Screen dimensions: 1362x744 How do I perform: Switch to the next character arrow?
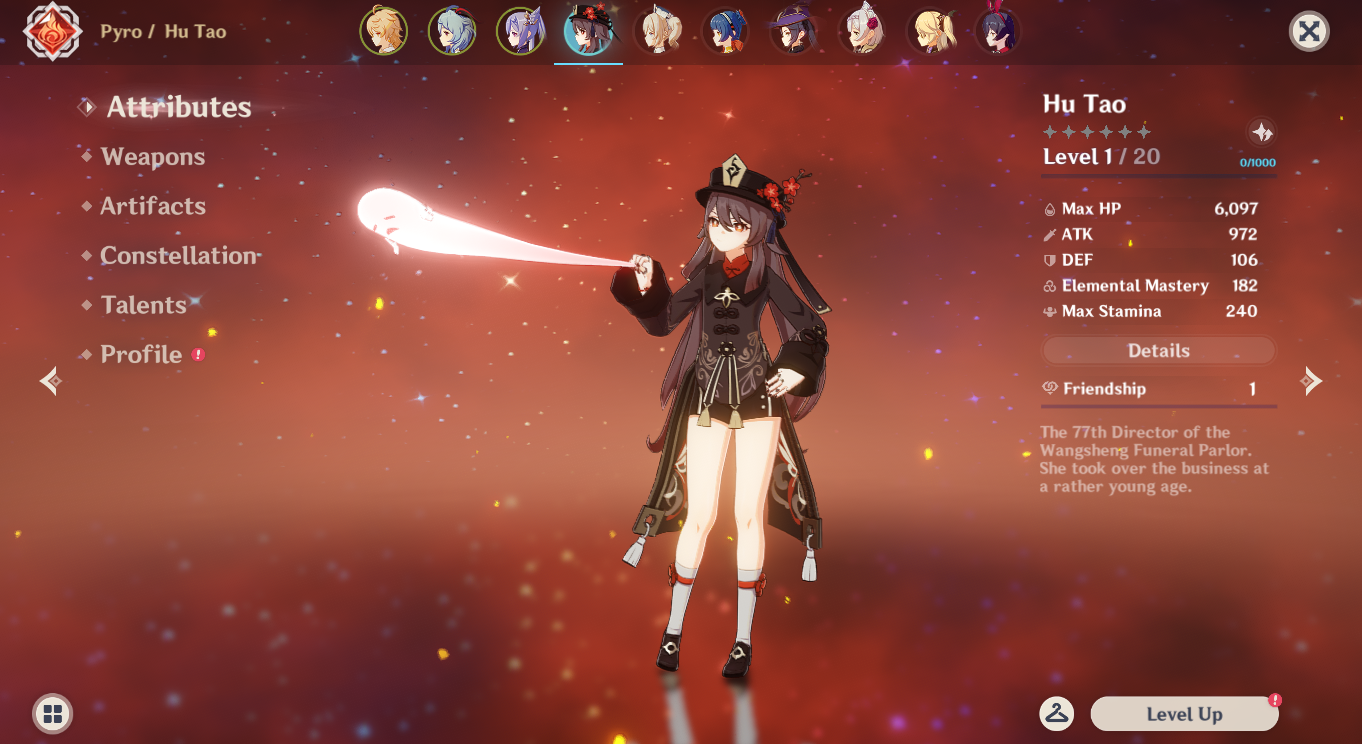click(1310, 380)
